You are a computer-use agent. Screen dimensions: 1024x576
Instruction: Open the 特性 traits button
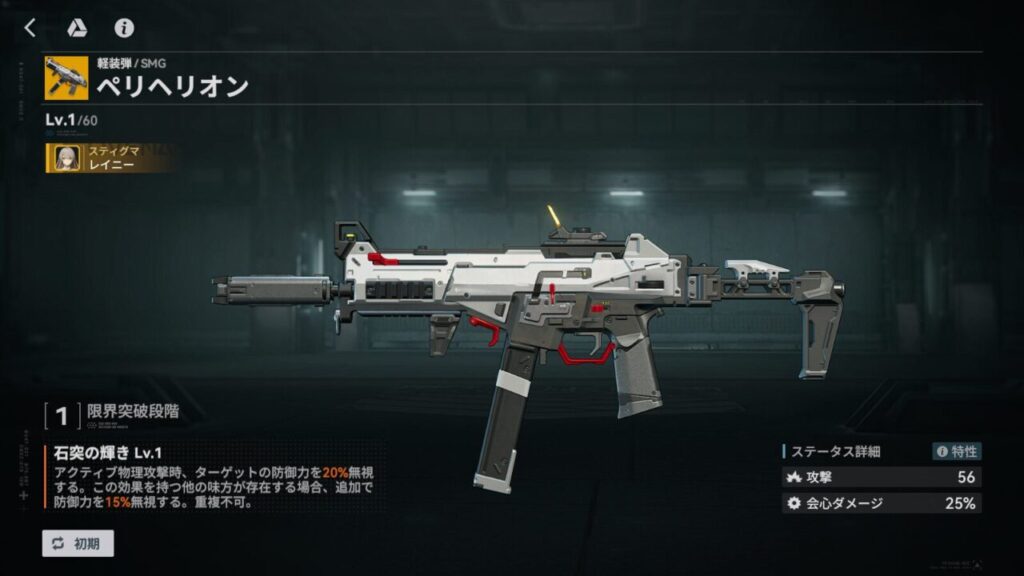click(x=956, y=451)
